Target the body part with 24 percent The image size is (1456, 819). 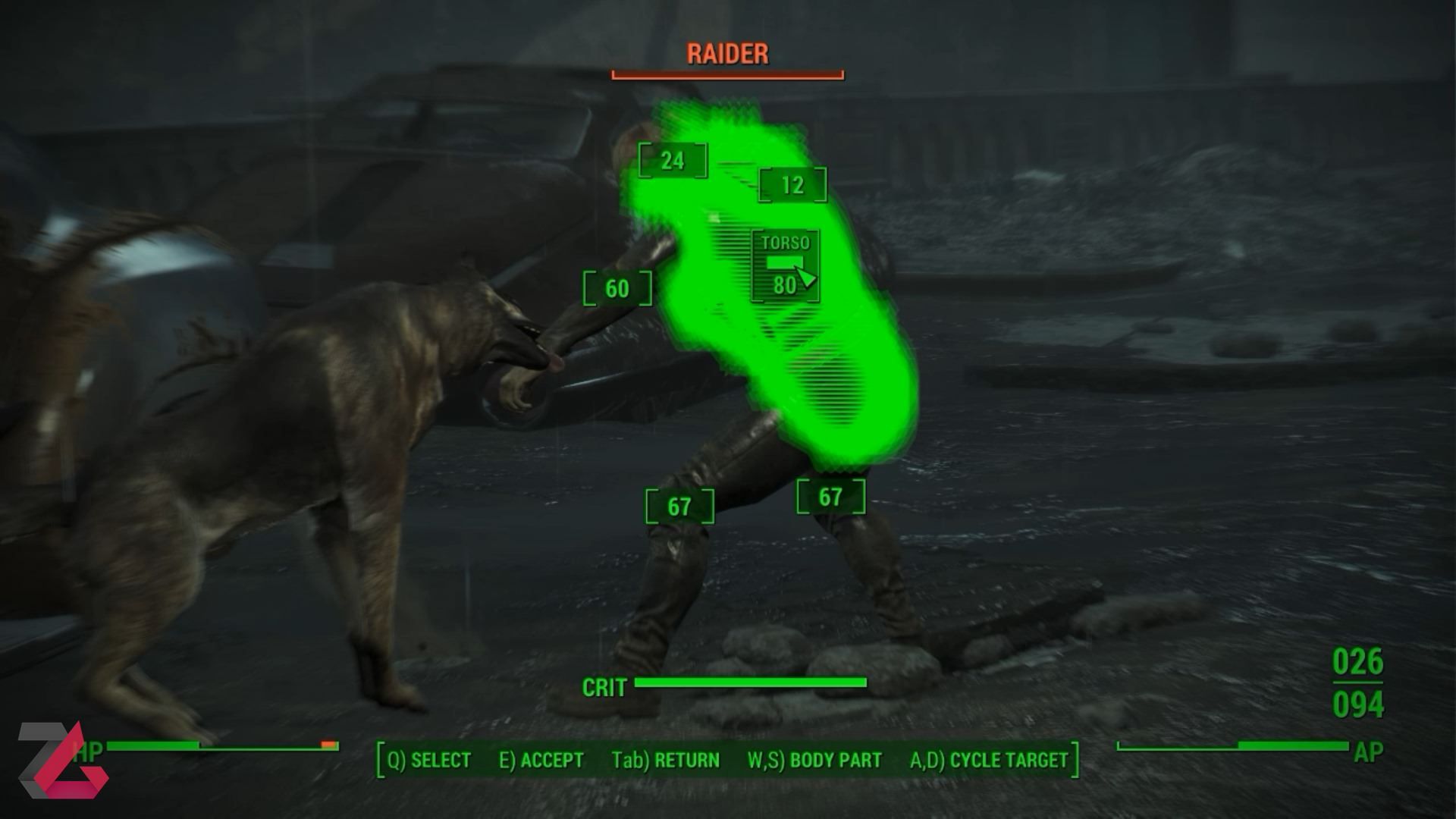tap(673, 161)
